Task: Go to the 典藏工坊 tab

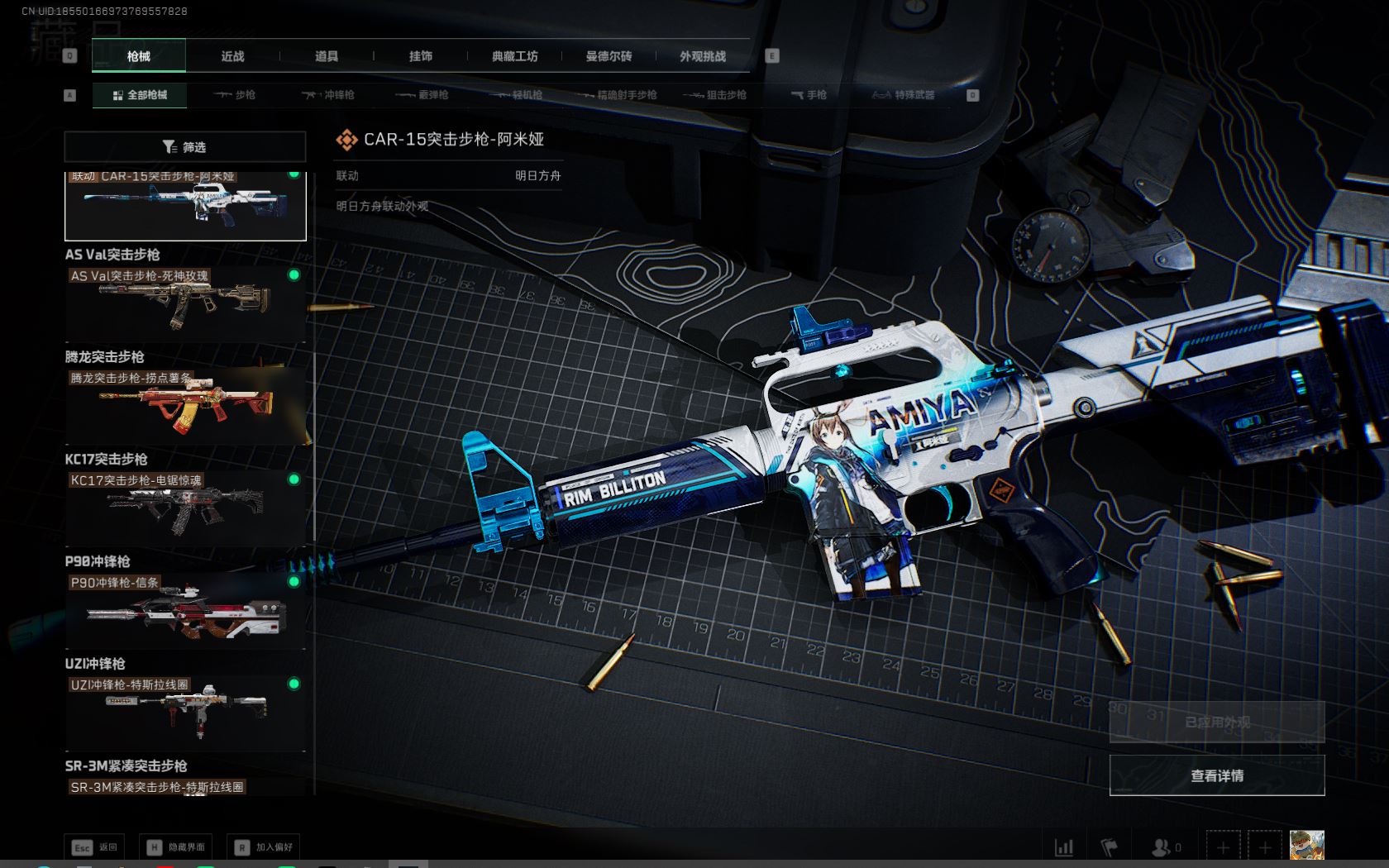Action: pyautogui.click(x=514, y=56)
